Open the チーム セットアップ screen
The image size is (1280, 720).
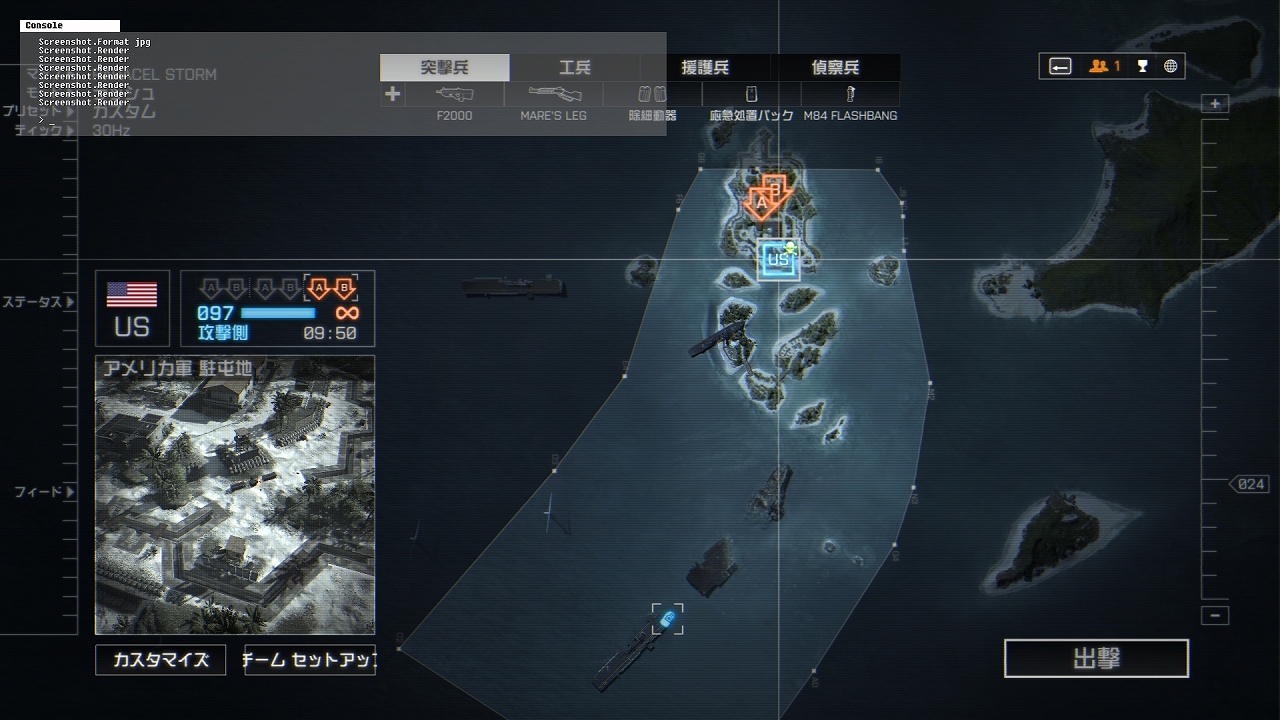(x=310, y=660)
